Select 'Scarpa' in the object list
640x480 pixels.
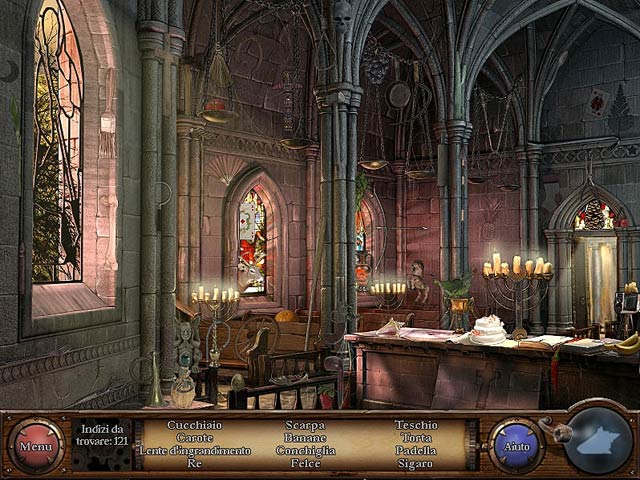305,425
